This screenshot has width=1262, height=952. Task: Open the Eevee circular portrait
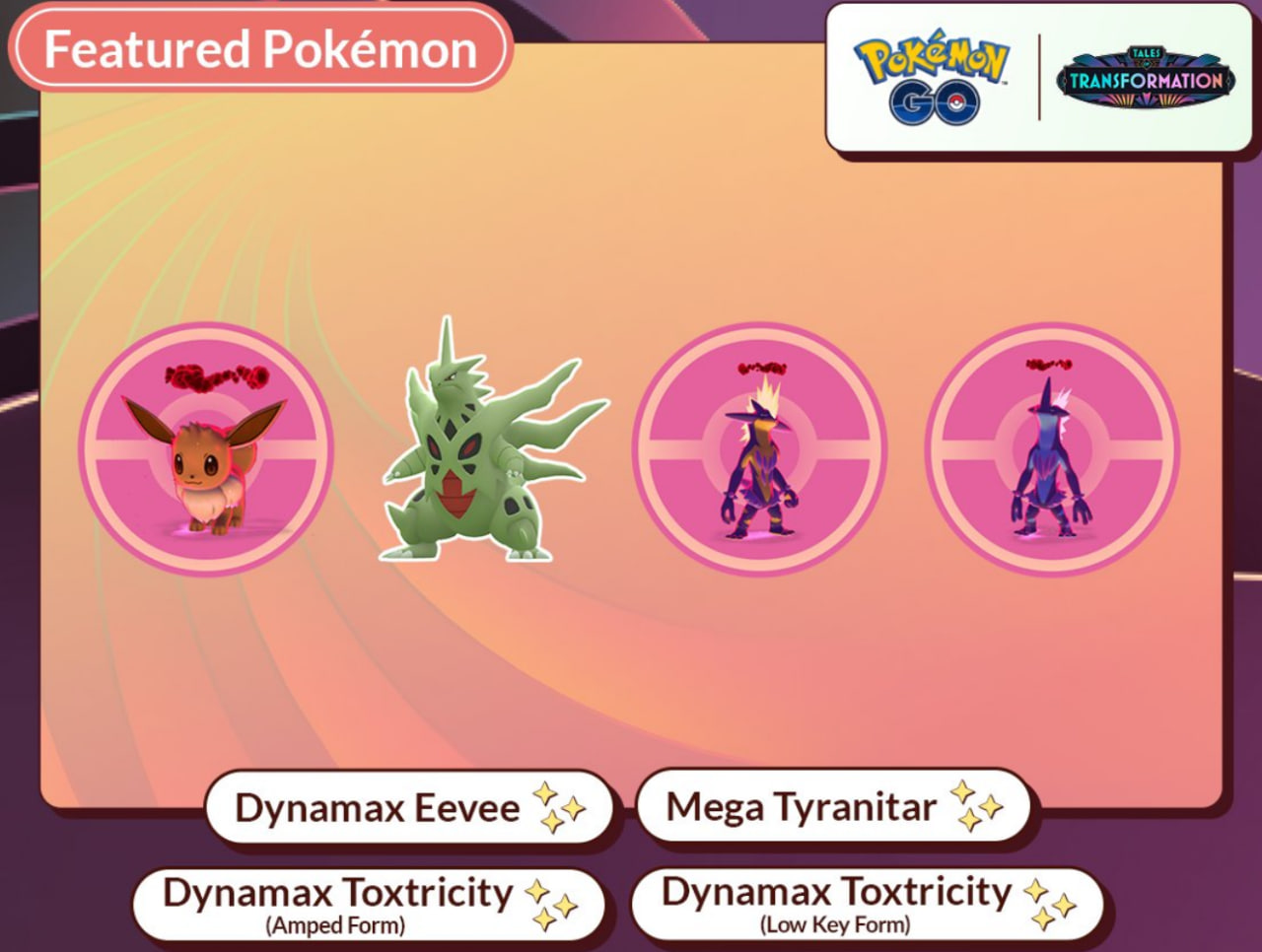206,449
